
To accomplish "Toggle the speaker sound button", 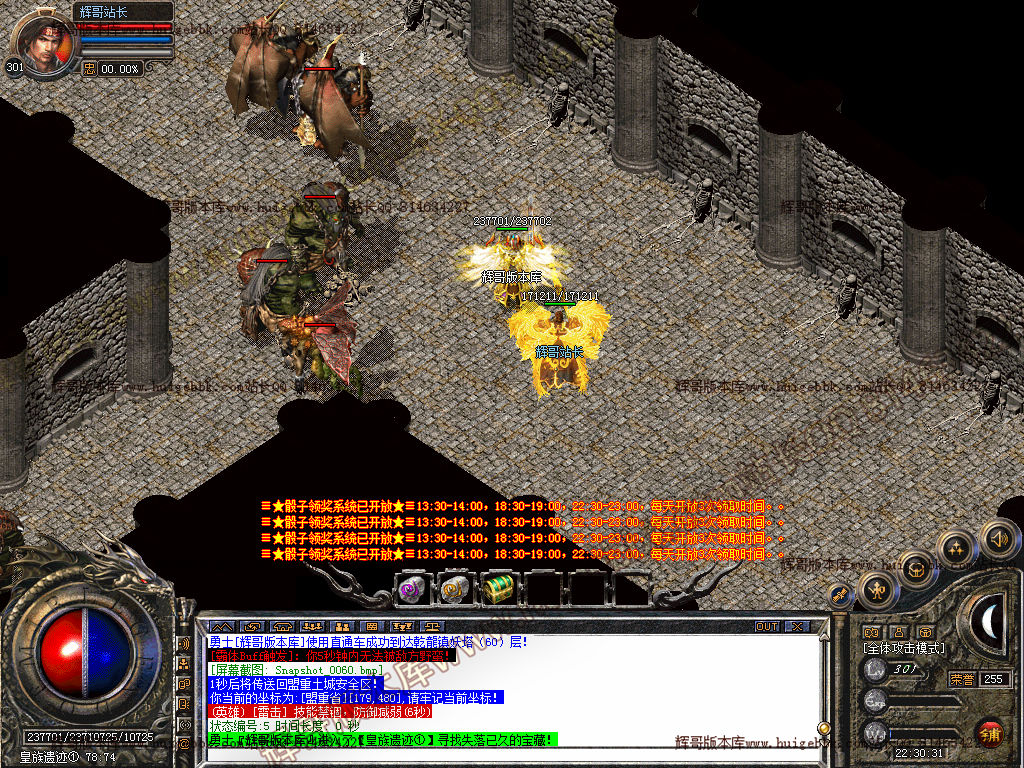I will (x=998, y=539).
